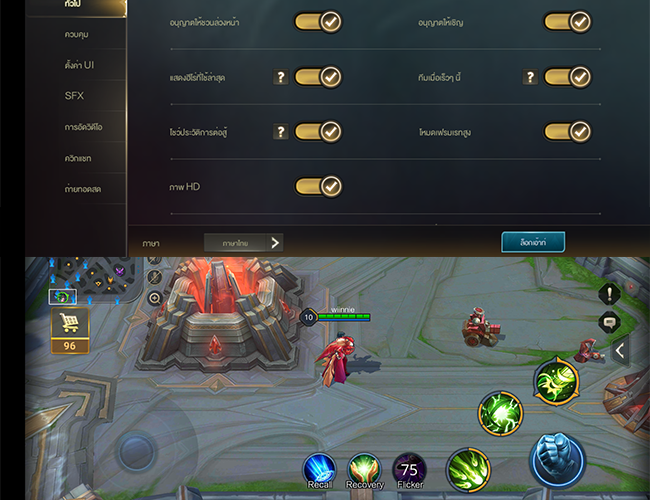Click the blue ล็อกเอ้าท์ button
Image resolution: width=650 pixels, height=500 pixels.
coord(533,242)
